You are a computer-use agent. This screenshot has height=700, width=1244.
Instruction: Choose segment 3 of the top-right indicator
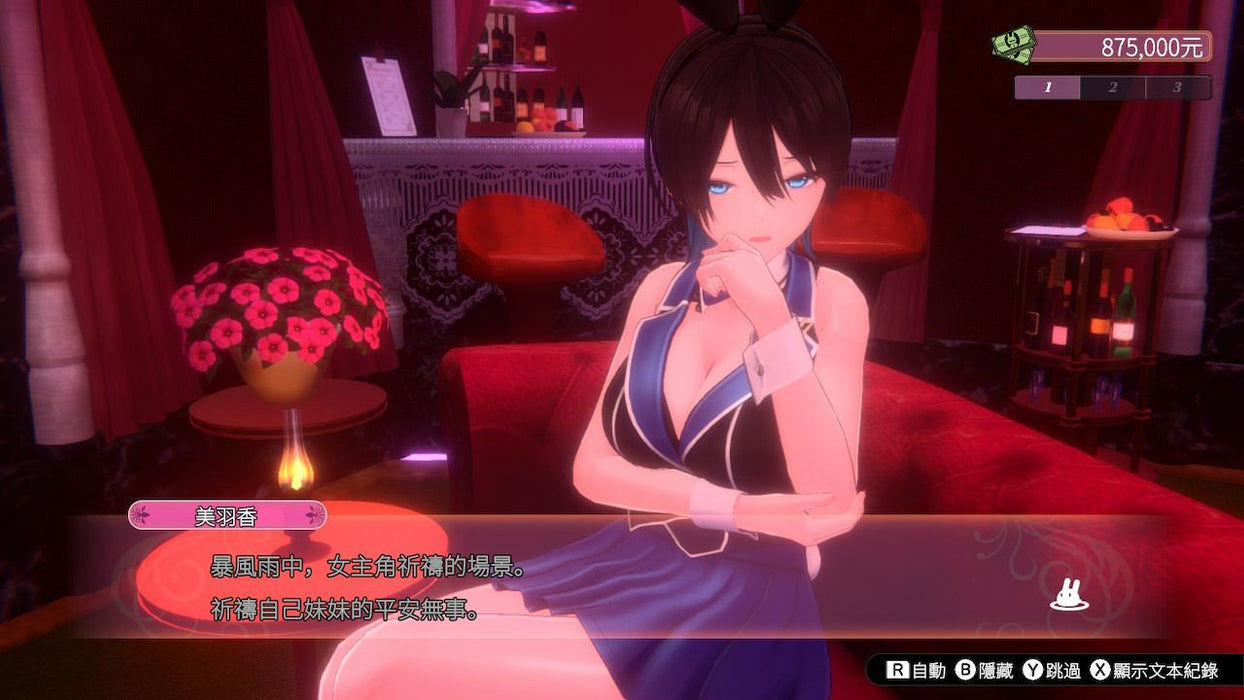(x=1177, y=88)
